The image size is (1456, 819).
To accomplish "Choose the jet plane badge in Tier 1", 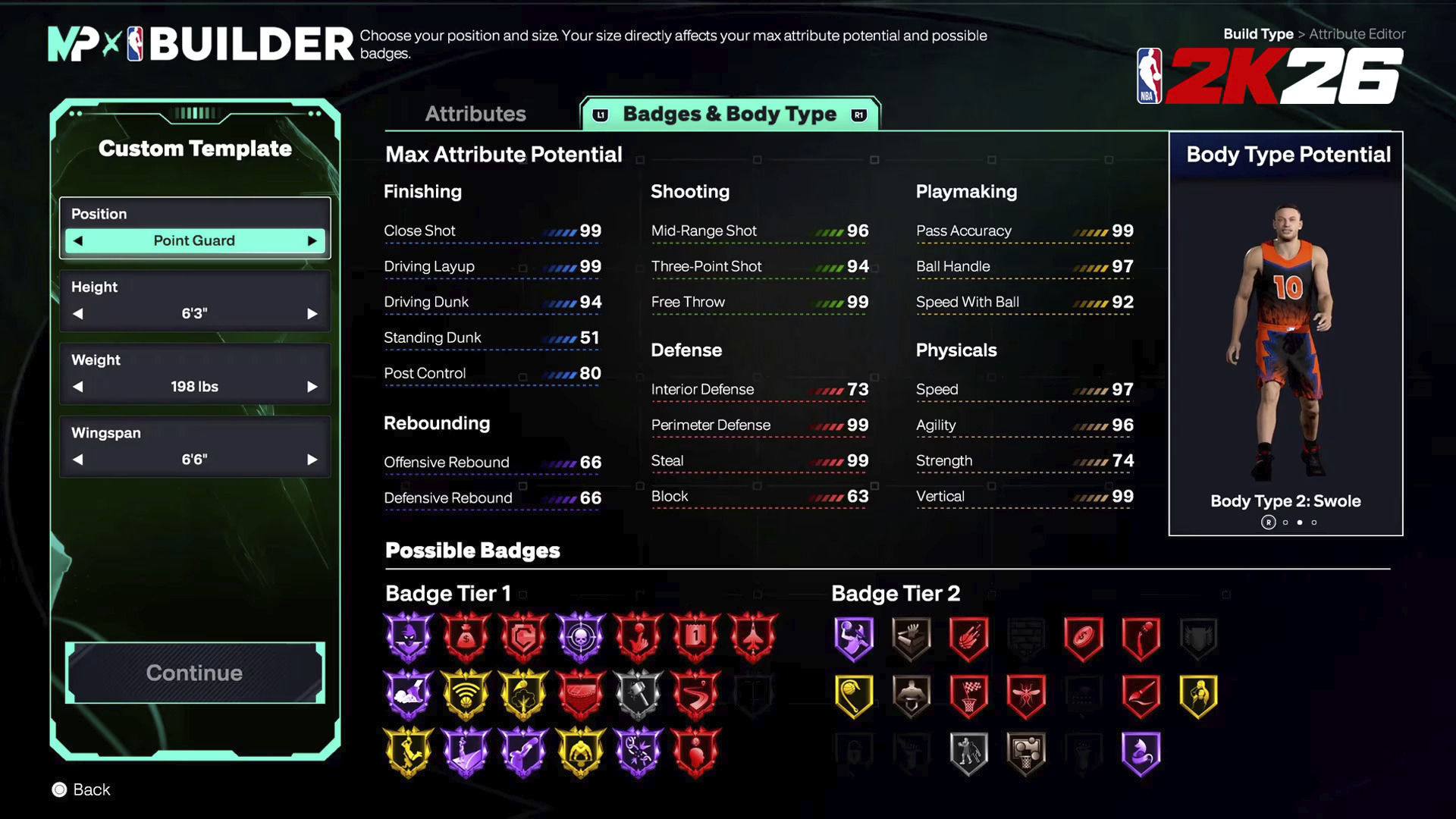I will tap(753, 637).
